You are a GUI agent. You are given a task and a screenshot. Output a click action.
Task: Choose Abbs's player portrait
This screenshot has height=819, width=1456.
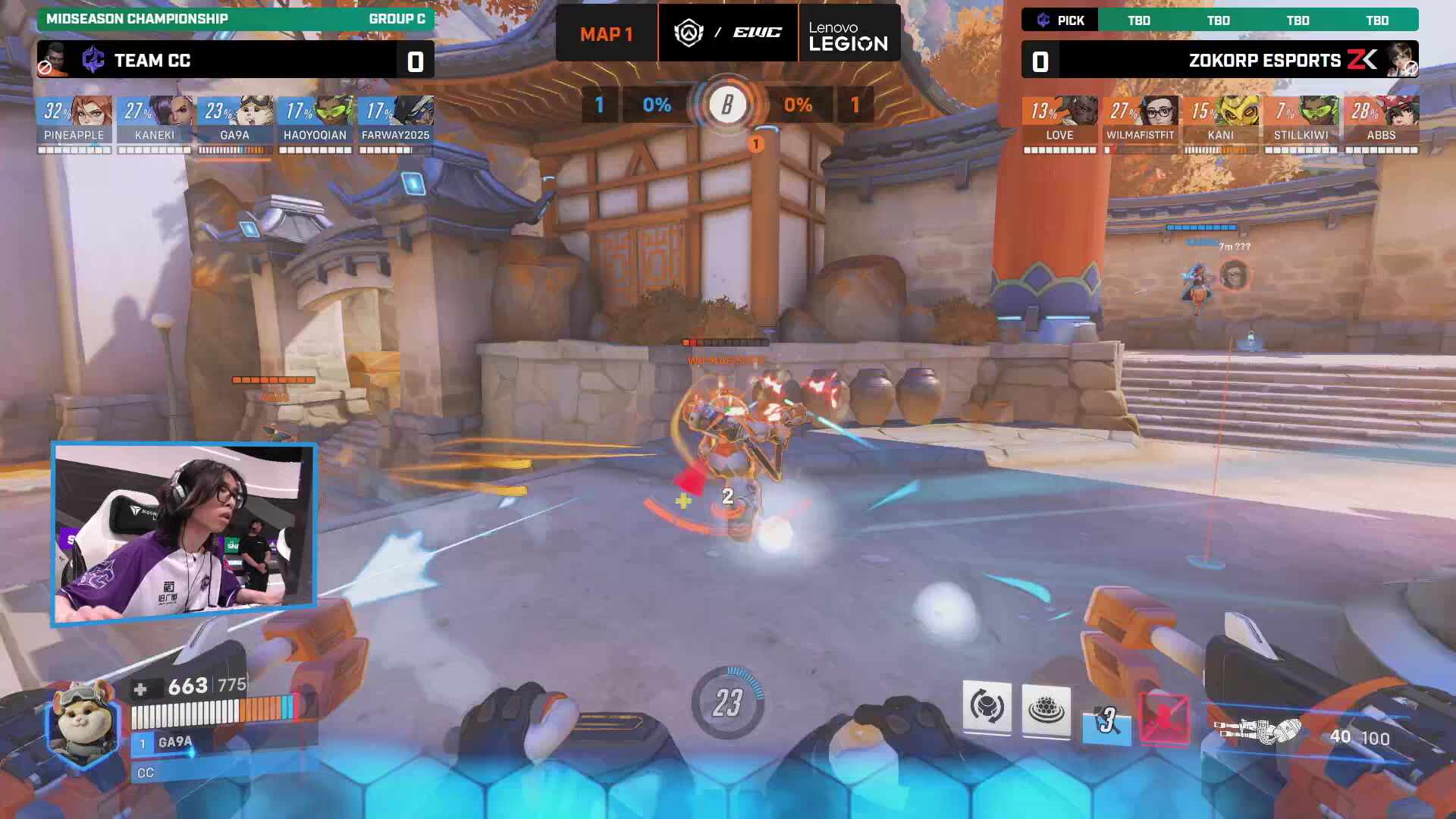pos(1382,112)
